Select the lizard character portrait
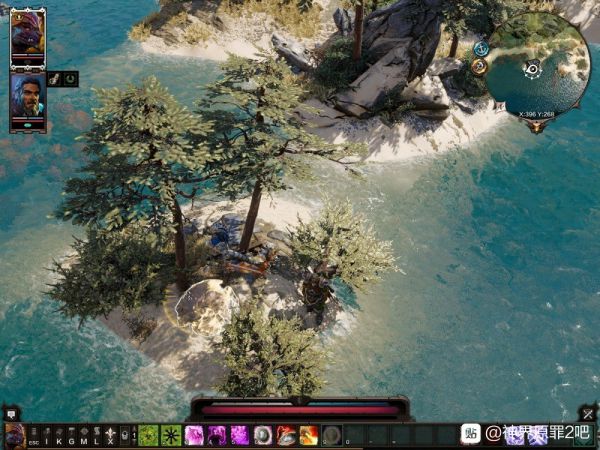The width and height of the screenshot is (600, 450). pyautogui.click(x=27, y=38)
